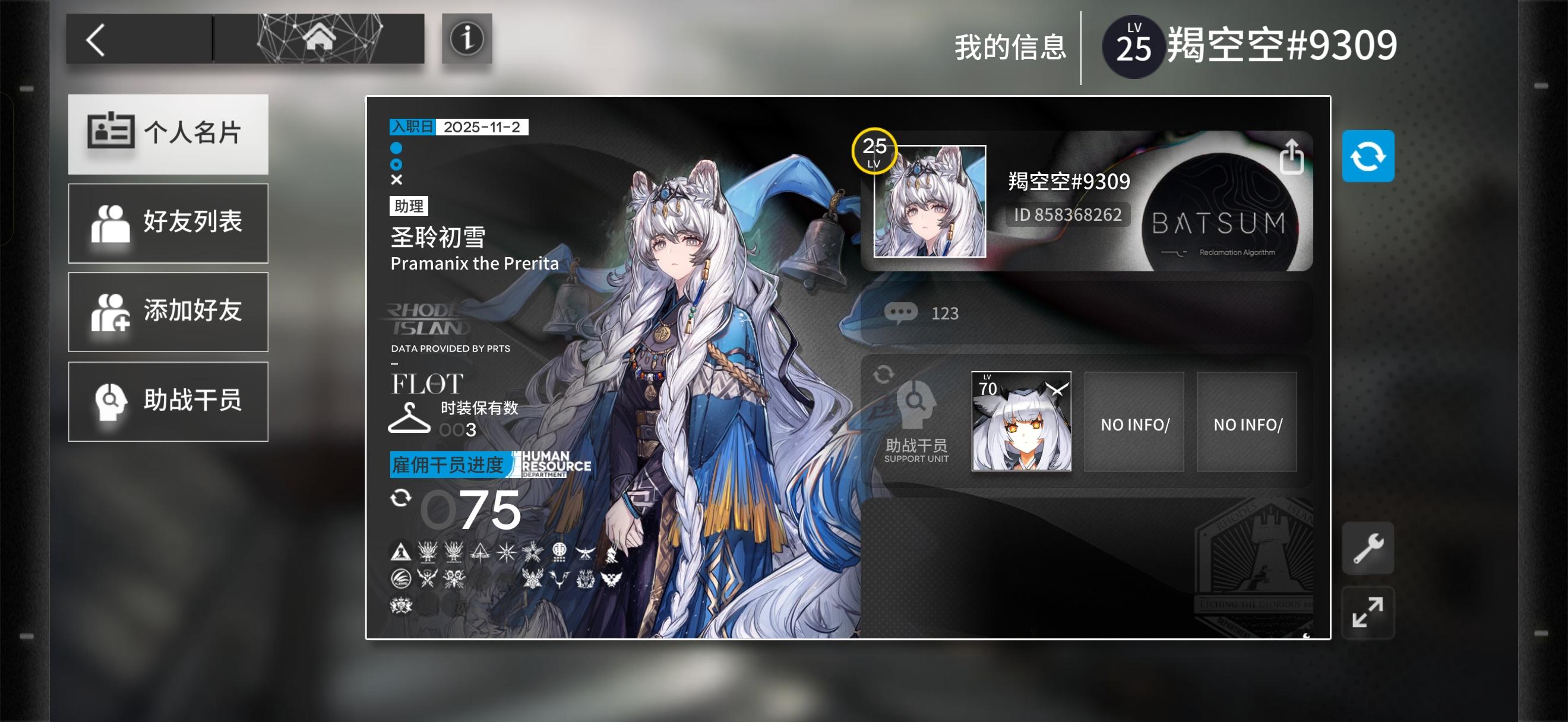This screenshot has width=1568, height=722.
Task: Click the 添加好友 button
Action: (168, 312)
